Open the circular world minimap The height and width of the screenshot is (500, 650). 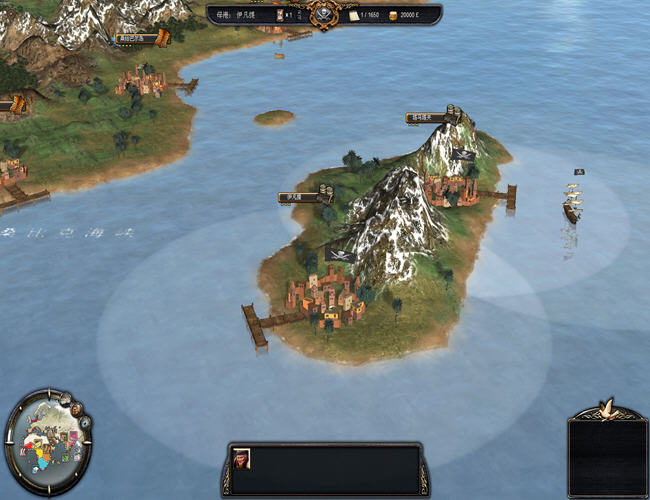click(44, 443)
